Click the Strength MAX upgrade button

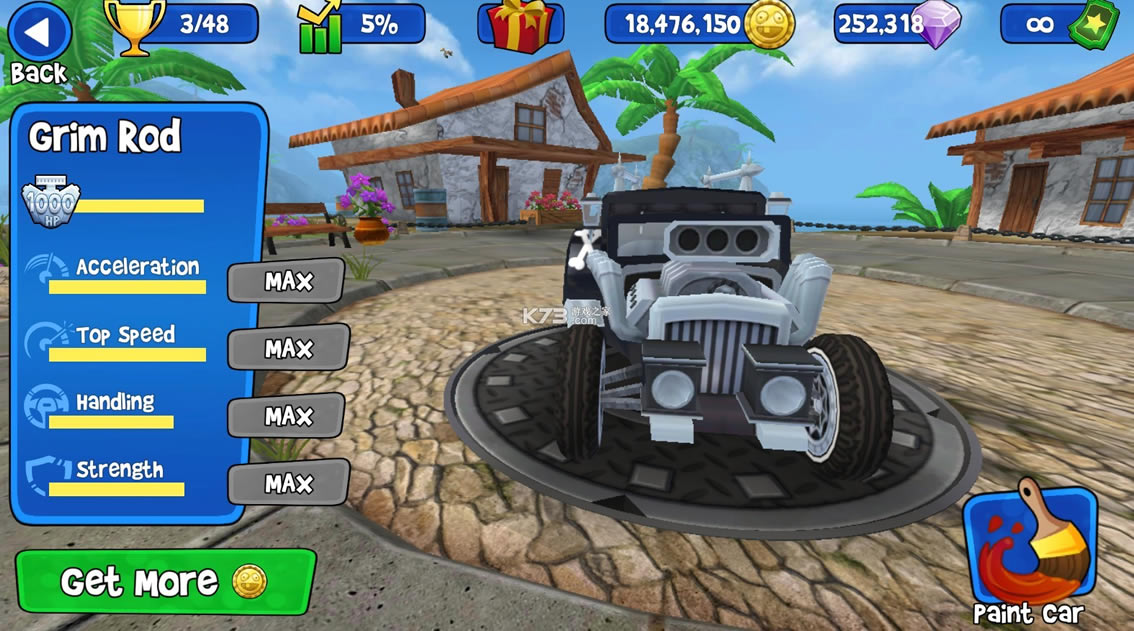[x=288, y=484]
